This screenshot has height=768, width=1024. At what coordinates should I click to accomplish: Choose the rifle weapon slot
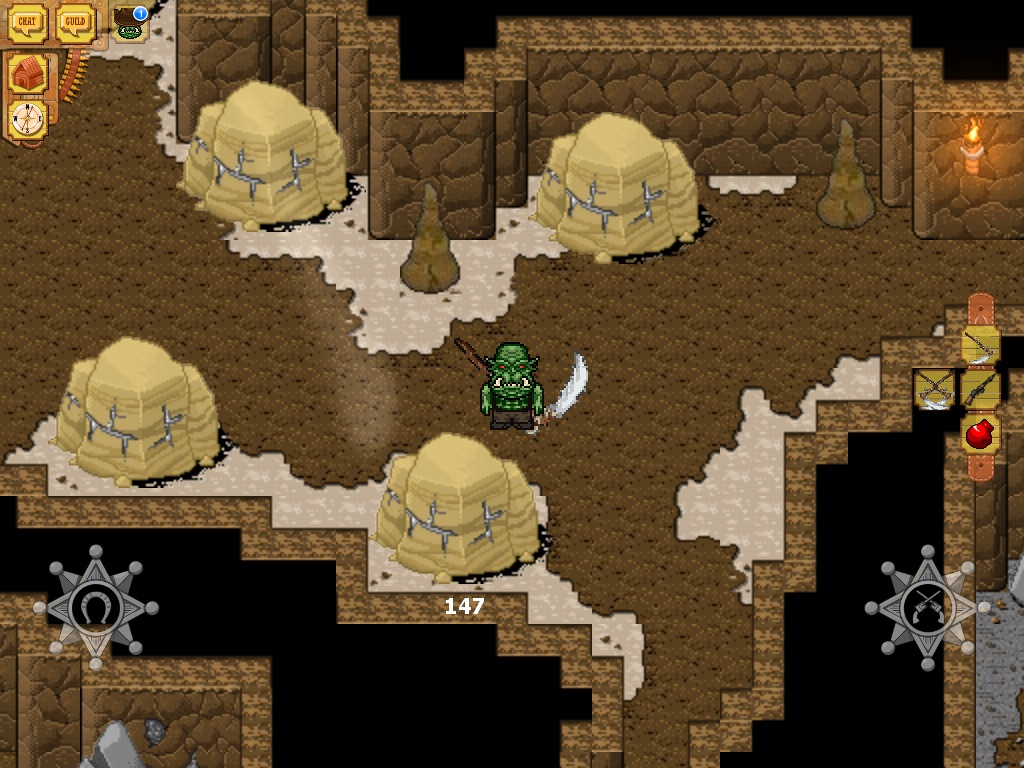tap(981, 389)
